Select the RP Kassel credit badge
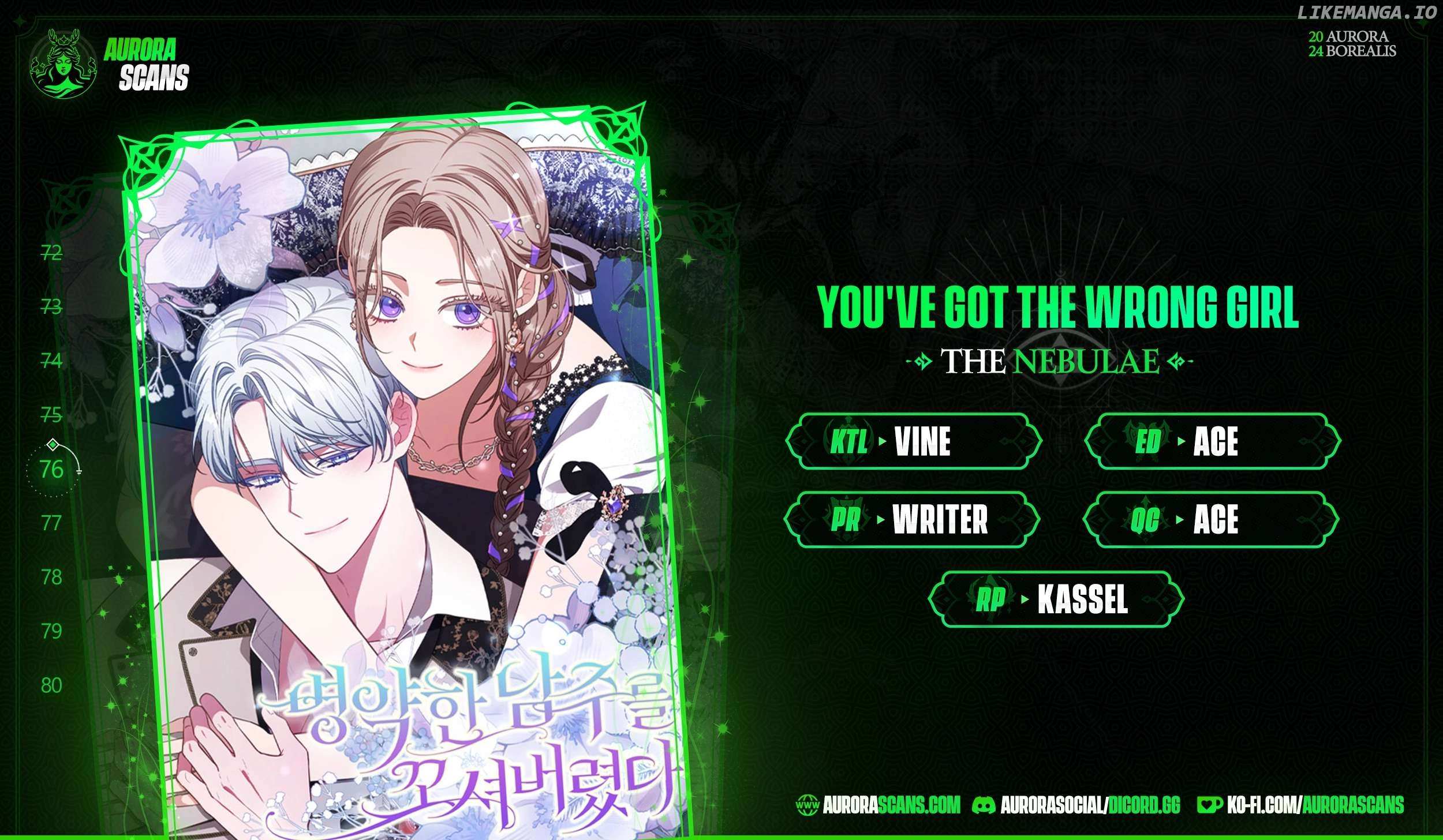Screen dimensions: 1443x840 [1056, 600]
